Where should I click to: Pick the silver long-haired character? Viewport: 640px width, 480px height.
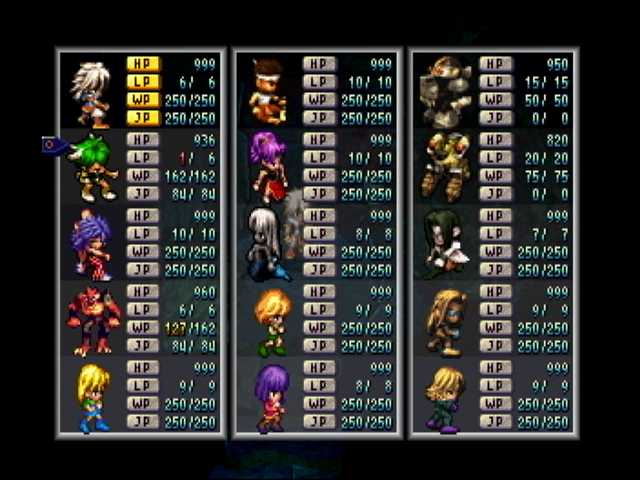(x=268, y=243)
